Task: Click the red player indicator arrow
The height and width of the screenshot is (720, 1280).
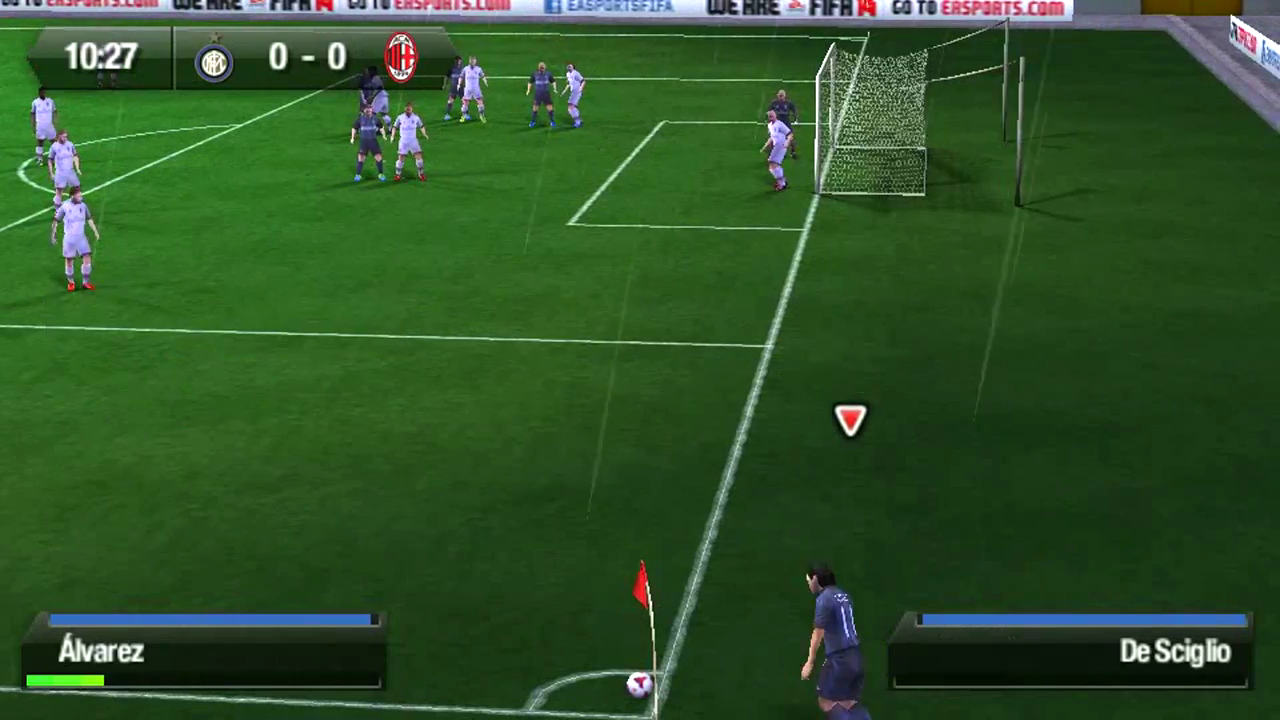Action: 850,420
